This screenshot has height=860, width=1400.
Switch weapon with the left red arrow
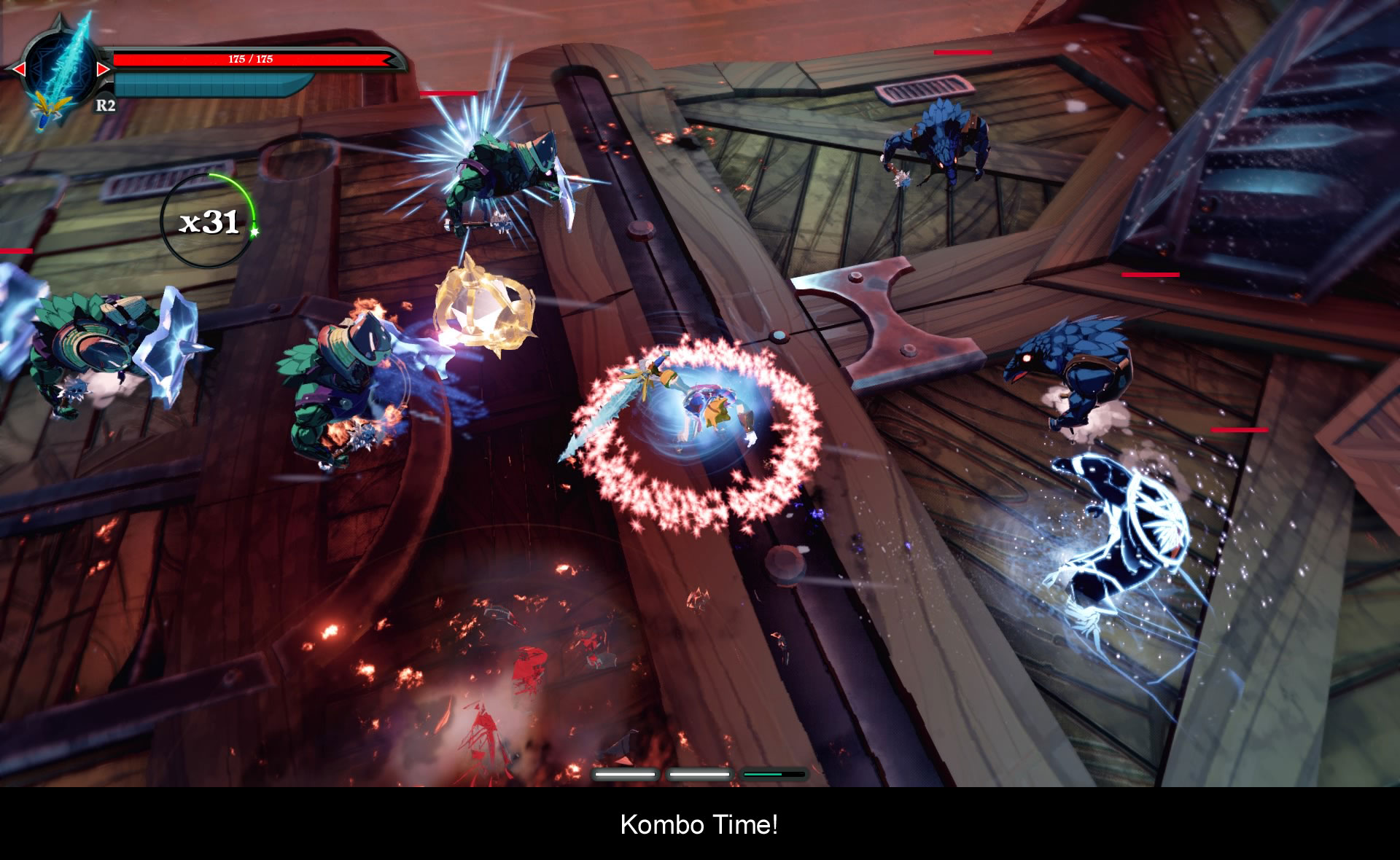tap(19, 69)
